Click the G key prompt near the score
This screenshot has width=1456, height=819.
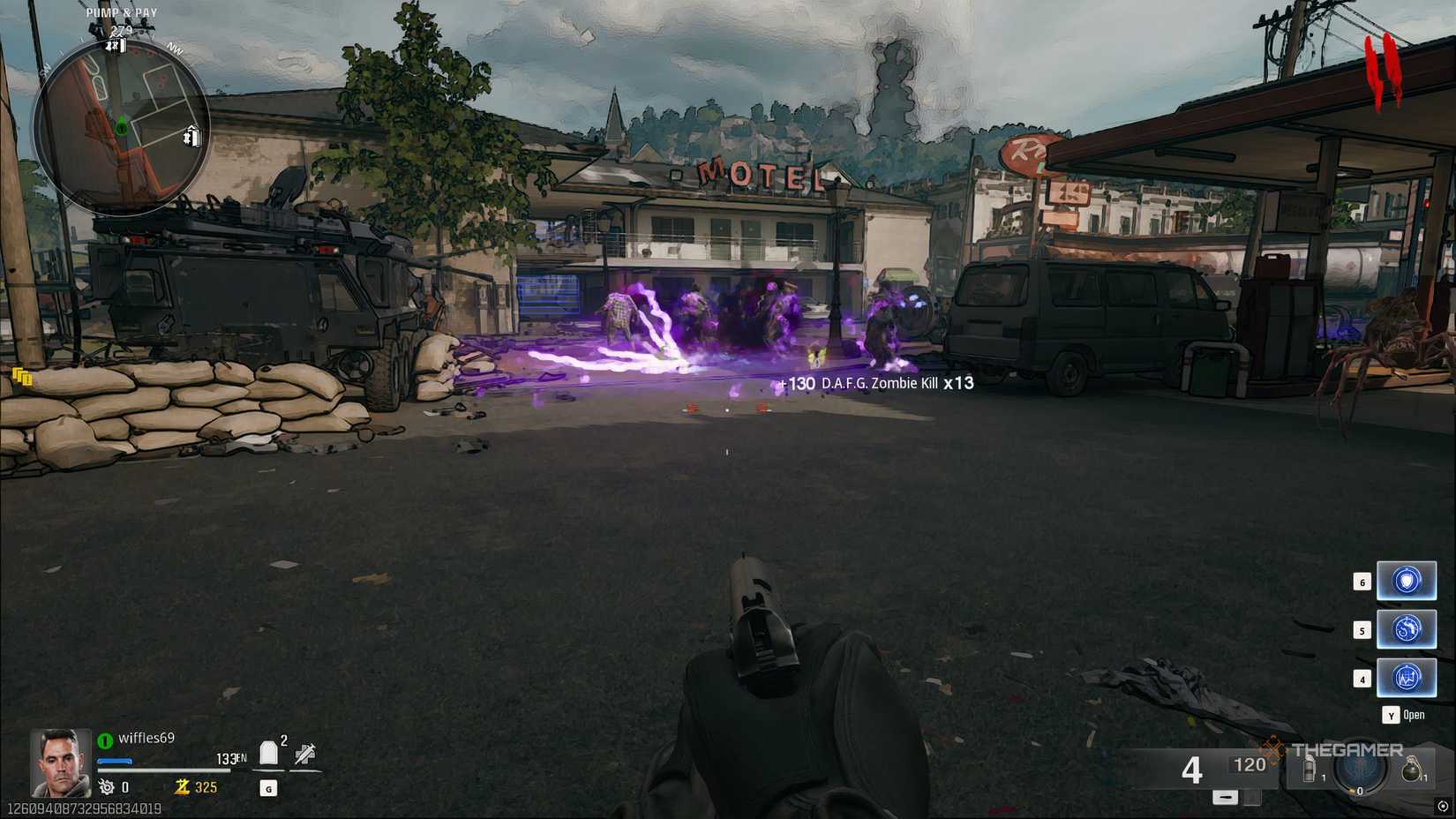point(267,788)
